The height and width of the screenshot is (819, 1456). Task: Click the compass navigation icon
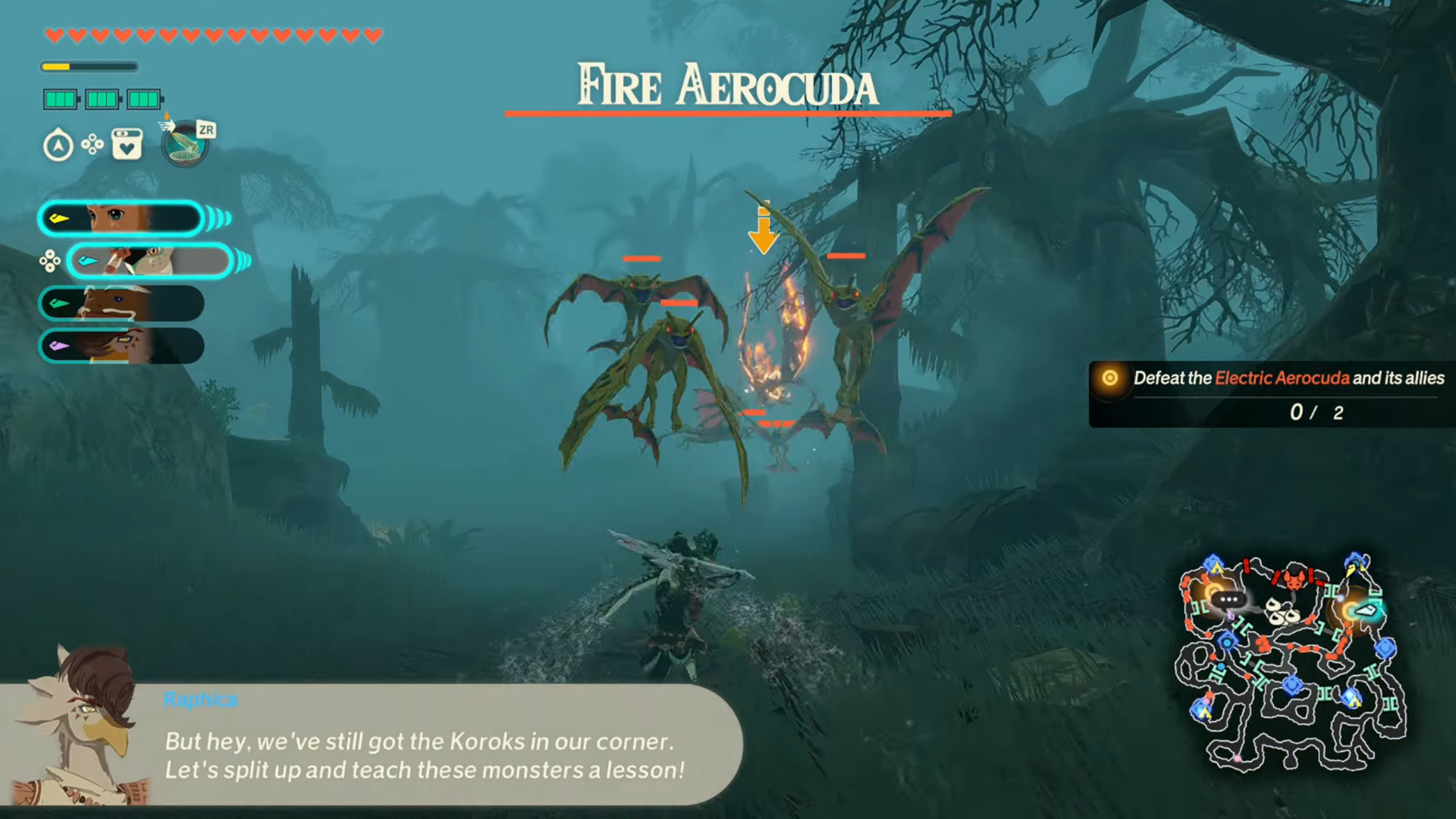coord(59,145)
